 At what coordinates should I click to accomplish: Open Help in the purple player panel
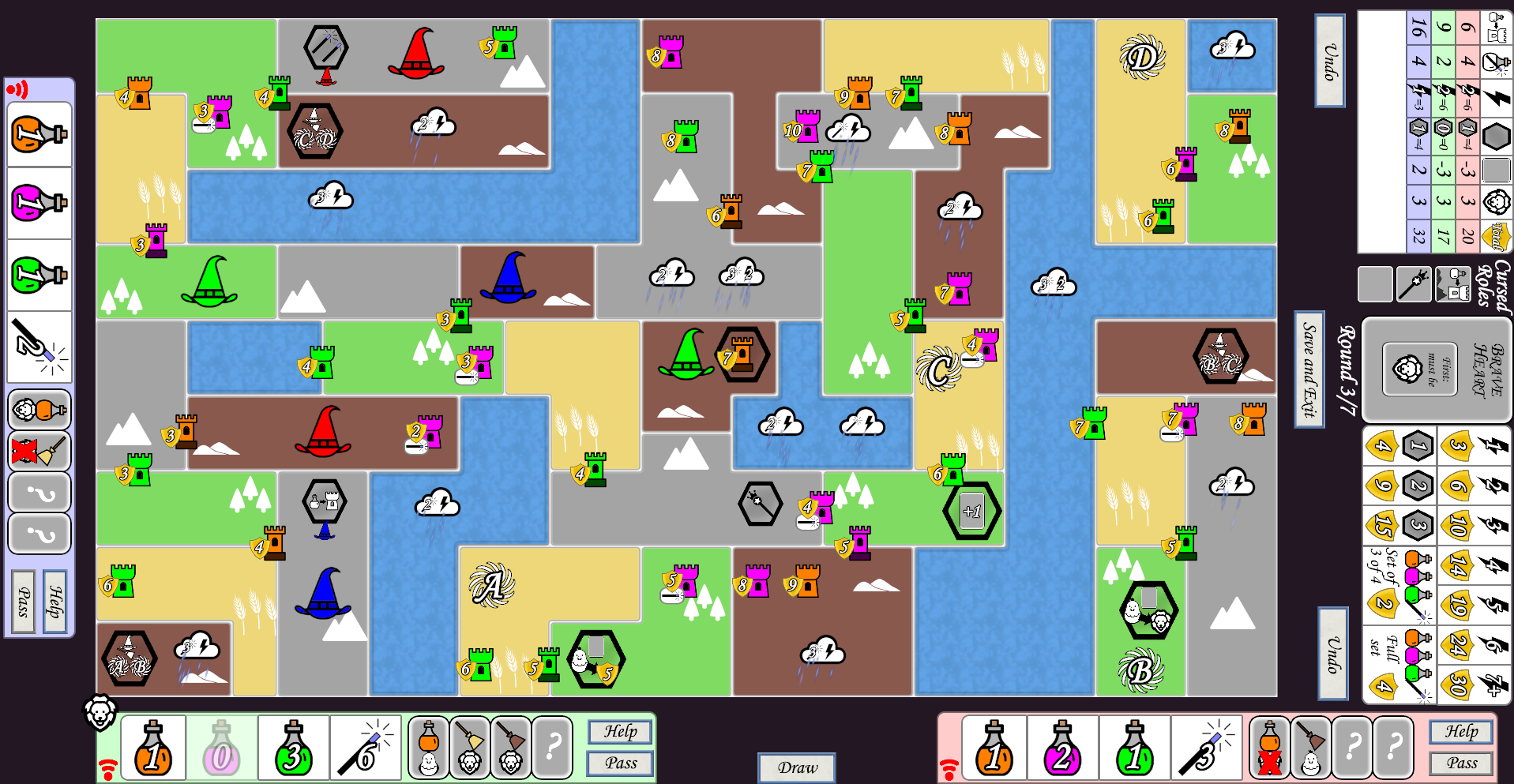54,602
